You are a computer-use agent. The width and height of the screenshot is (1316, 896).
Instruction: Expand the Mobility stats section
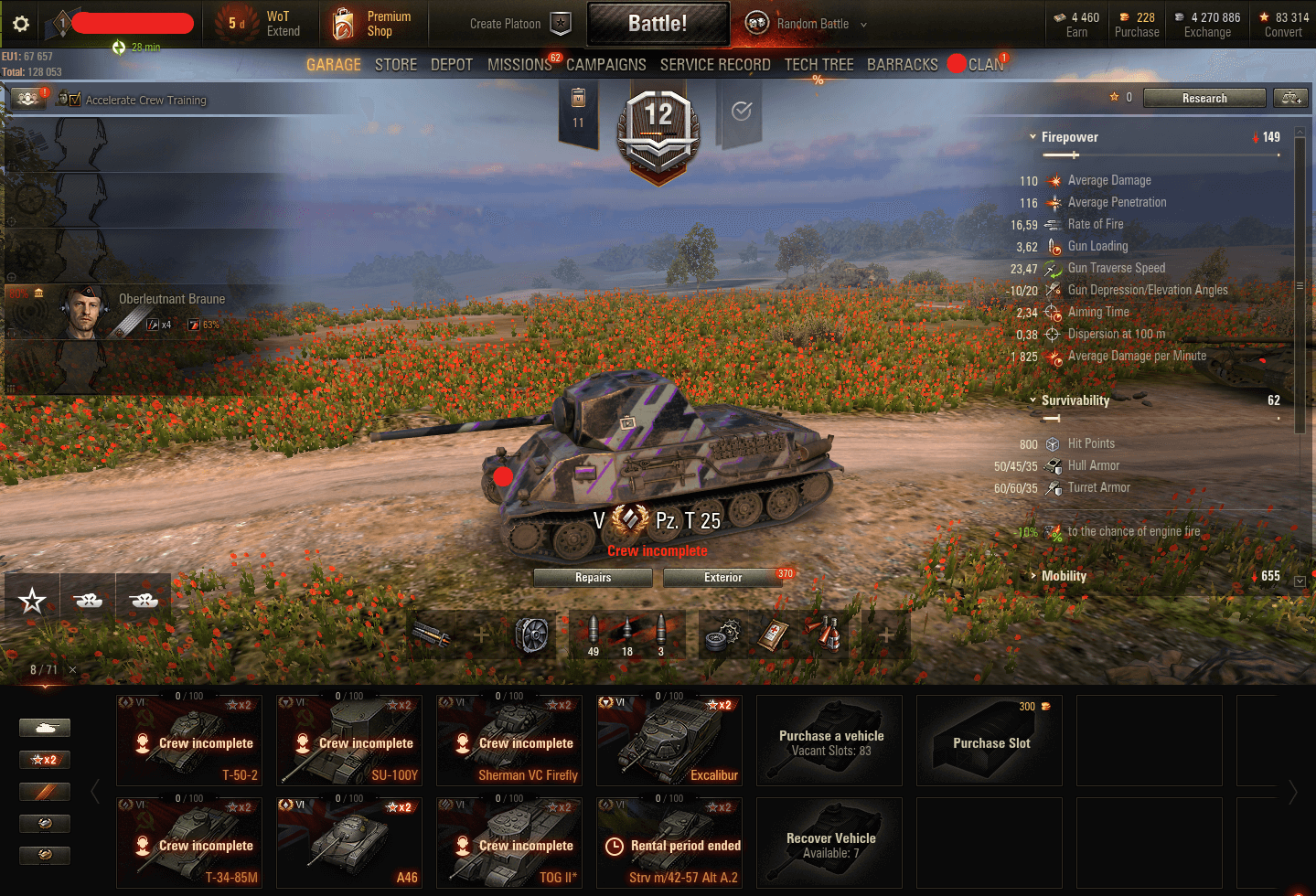1064,576
